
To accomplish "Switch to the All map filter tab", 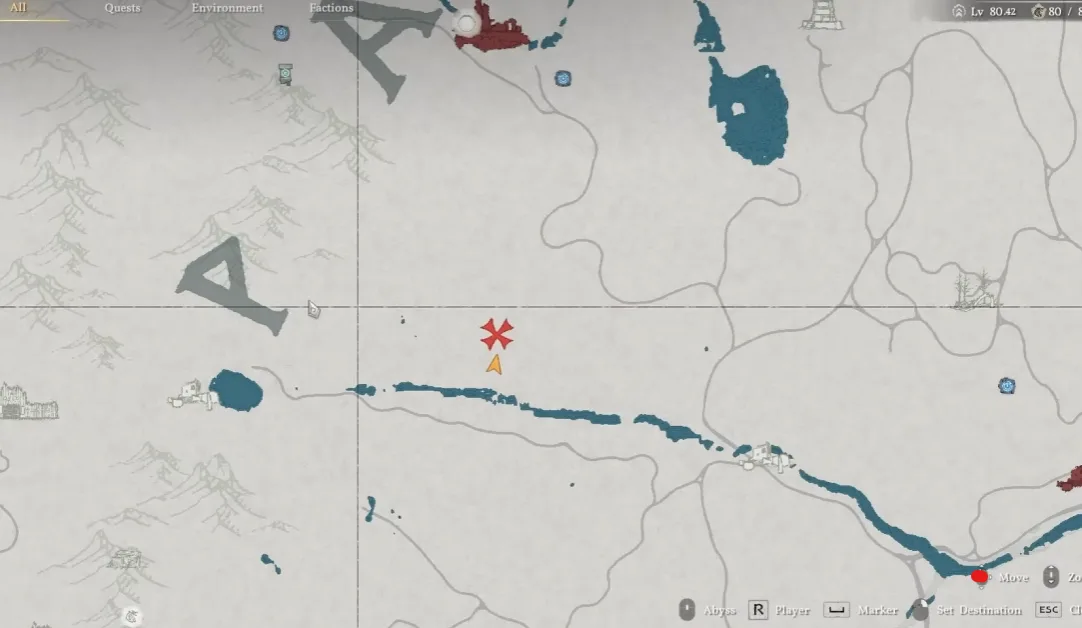I will pos(18,8).
